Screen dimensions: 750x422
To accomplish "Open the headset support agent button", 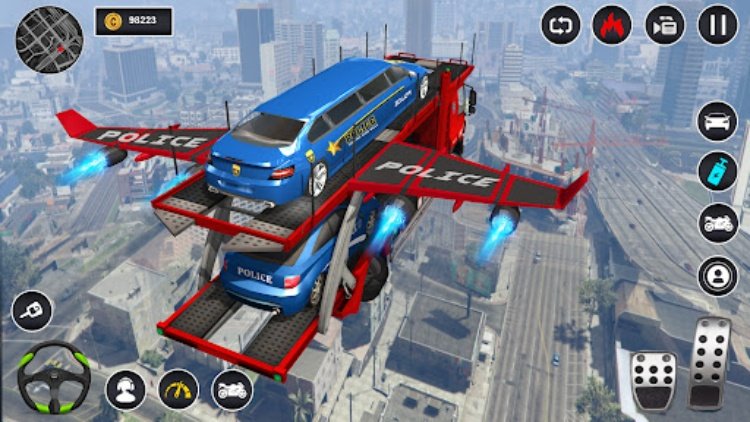I will click(127, 390).
